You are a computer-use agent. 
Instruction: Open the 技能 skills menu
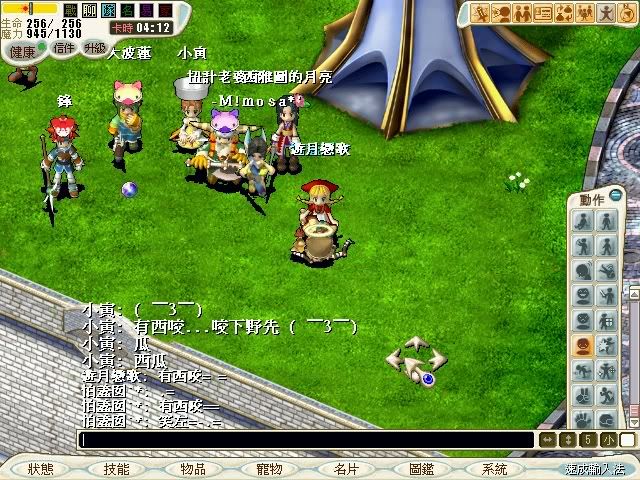116,469
